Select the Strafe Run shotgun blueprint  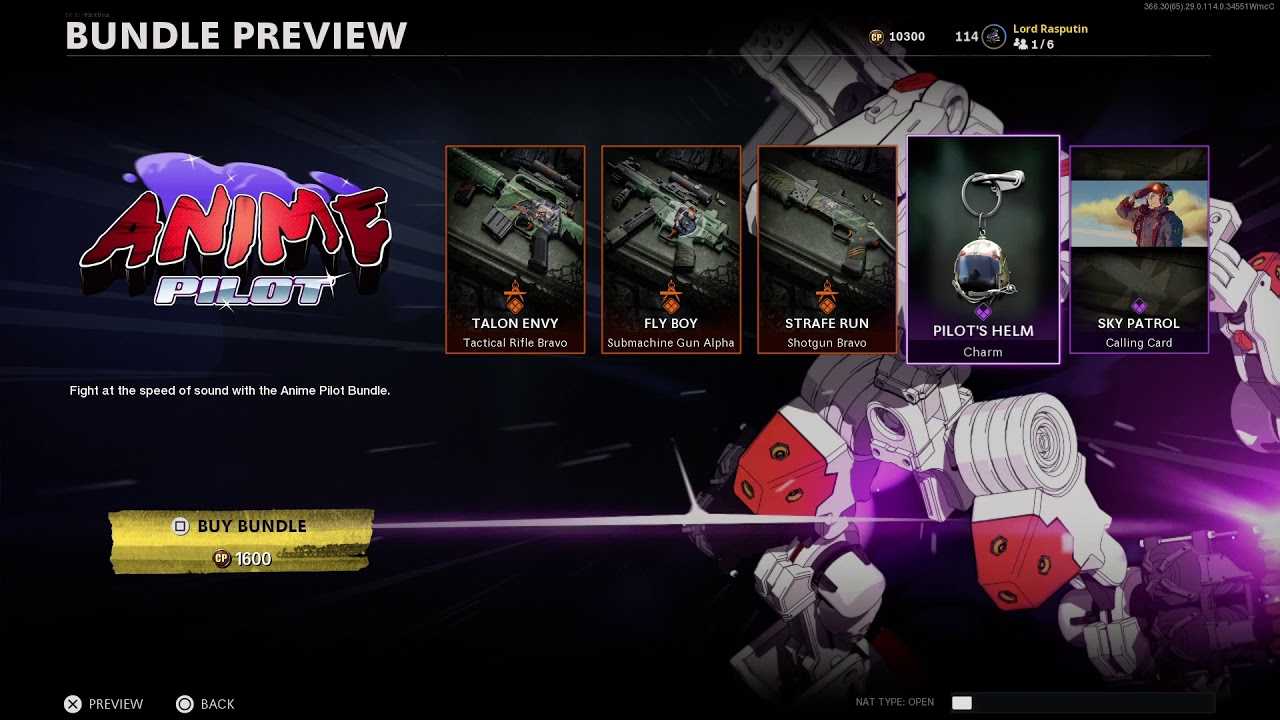point(827,249)
